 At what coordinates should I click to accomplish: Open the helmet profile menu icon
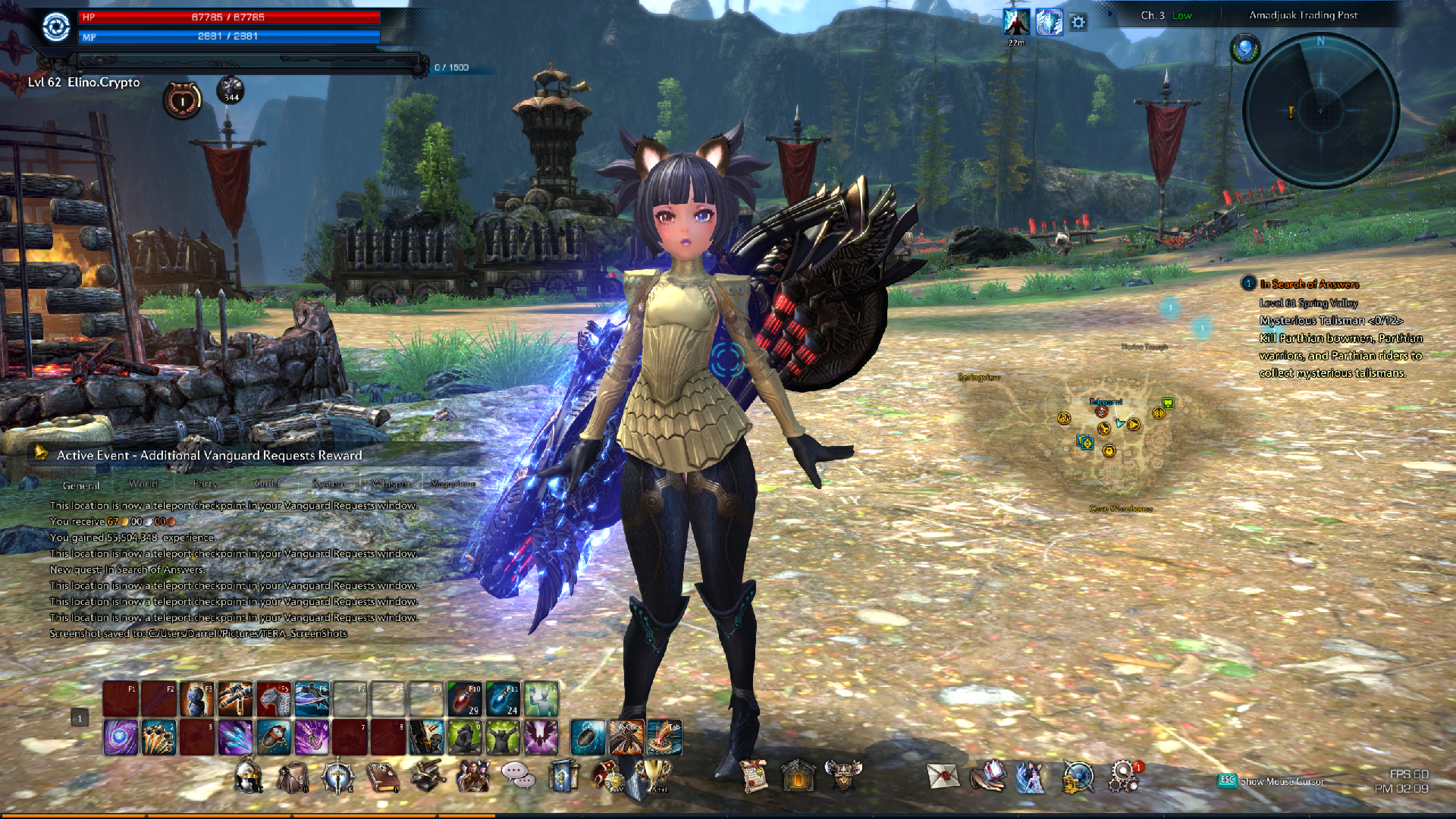248,777
